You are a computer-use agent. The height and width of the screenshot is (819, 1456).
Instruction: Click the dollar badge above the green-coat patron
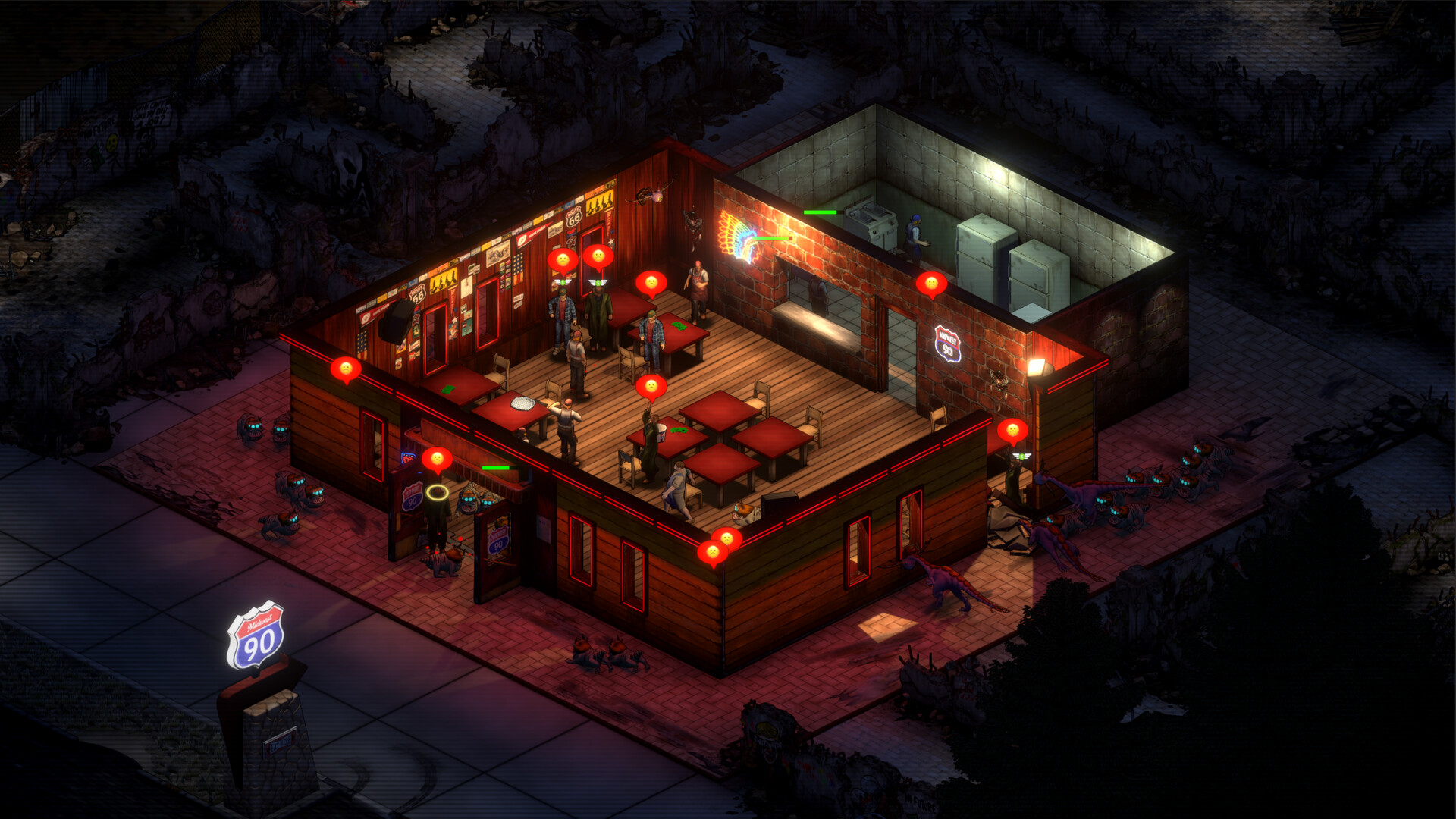(x=598, y=282)
